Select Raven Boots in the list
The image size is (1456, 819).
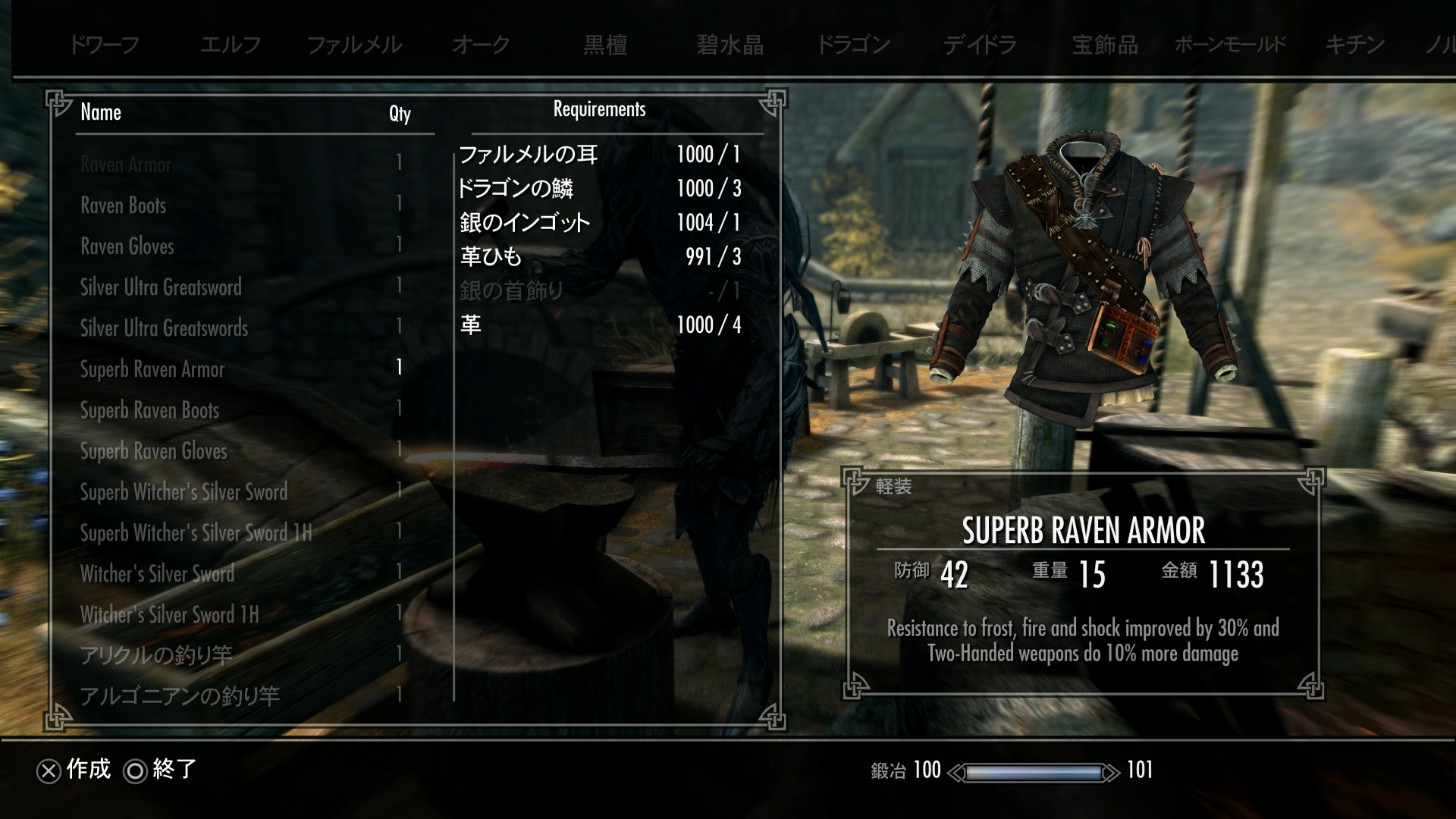point(124,206)
